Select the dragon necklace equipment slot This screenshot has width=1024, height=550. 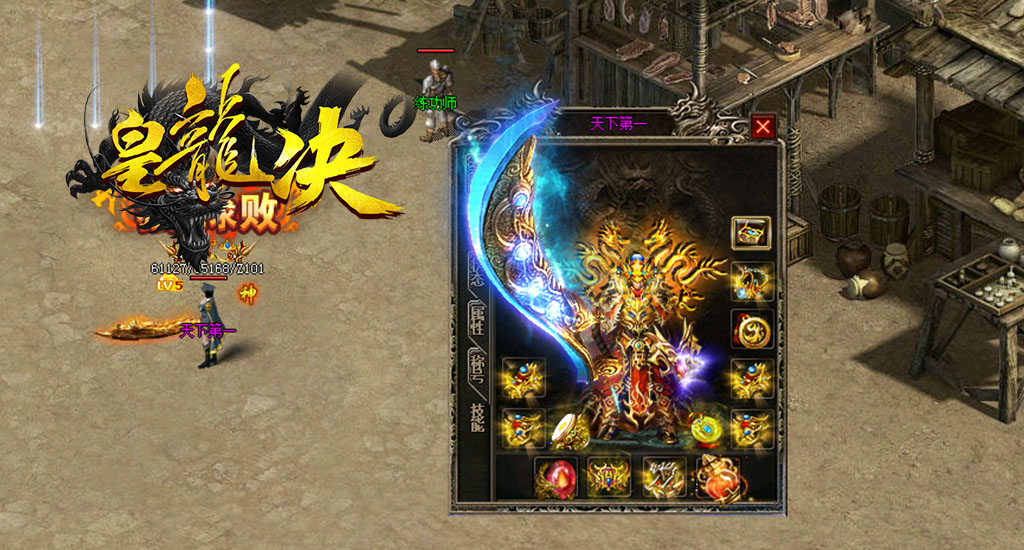point(750,281)
